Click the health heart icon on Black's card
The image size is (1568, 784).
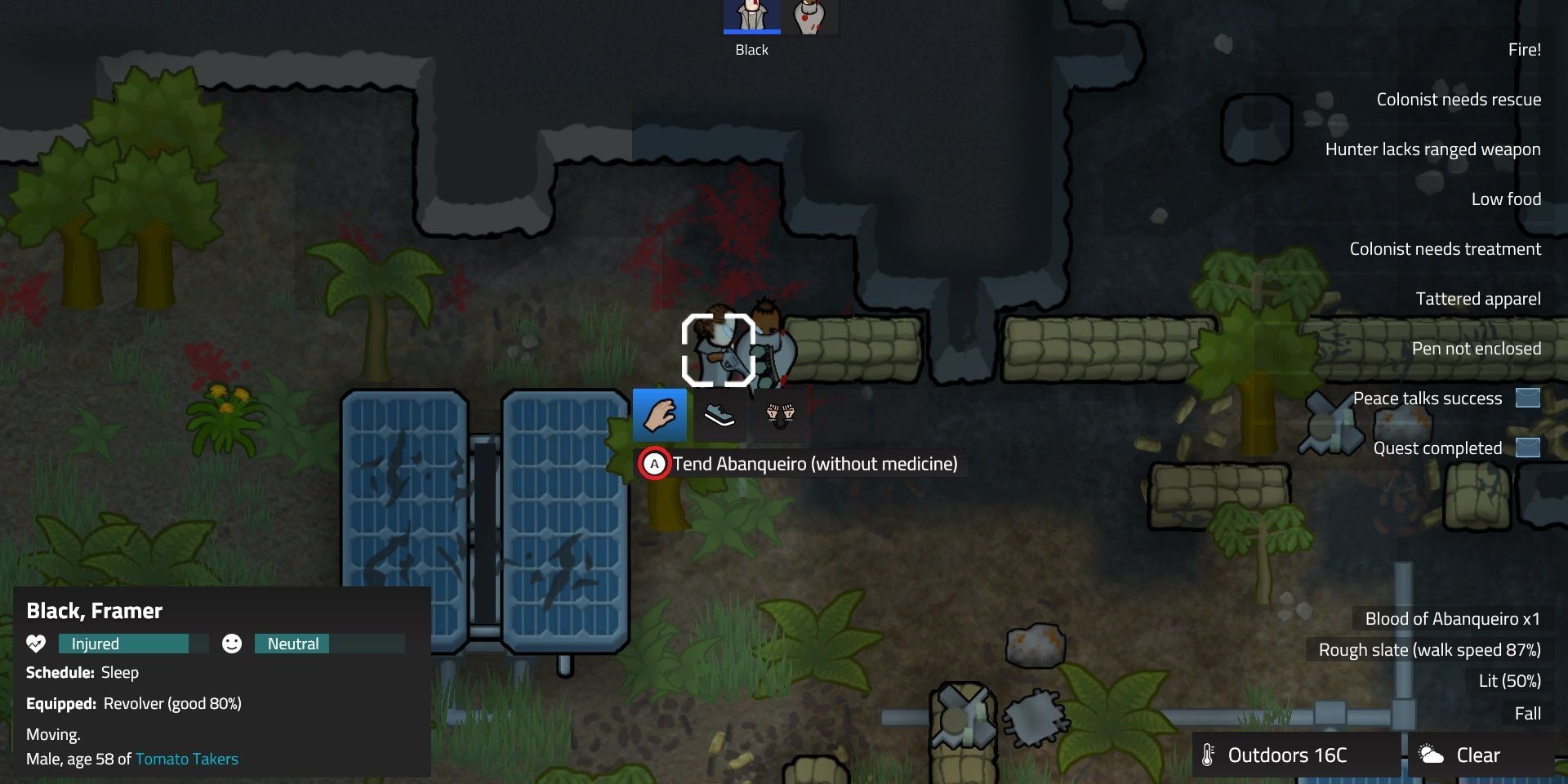coord(36,644)
